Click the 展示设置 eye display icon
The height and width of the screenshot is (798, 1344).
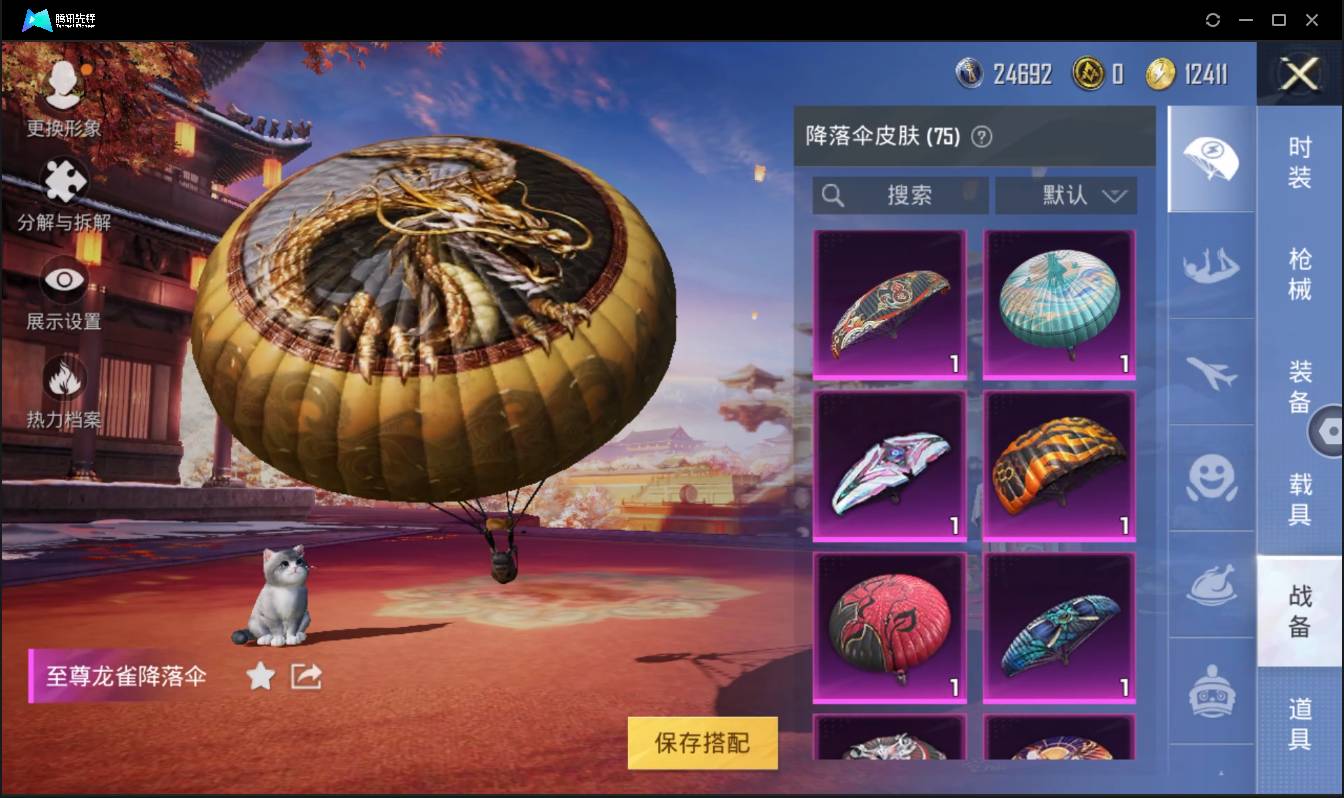coord(63,278)
